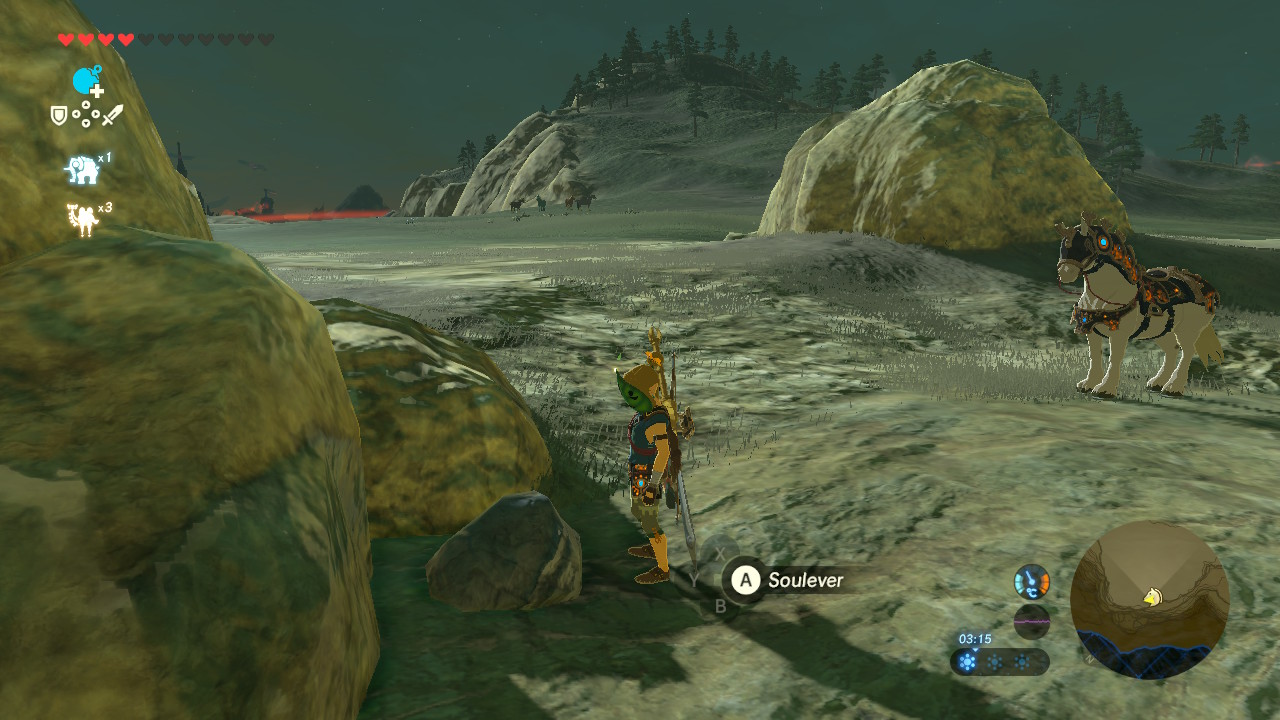Click the shield icon beside the d-pad
The image size is (1280, 720).
pyautogui.click(x=60, y=116)
